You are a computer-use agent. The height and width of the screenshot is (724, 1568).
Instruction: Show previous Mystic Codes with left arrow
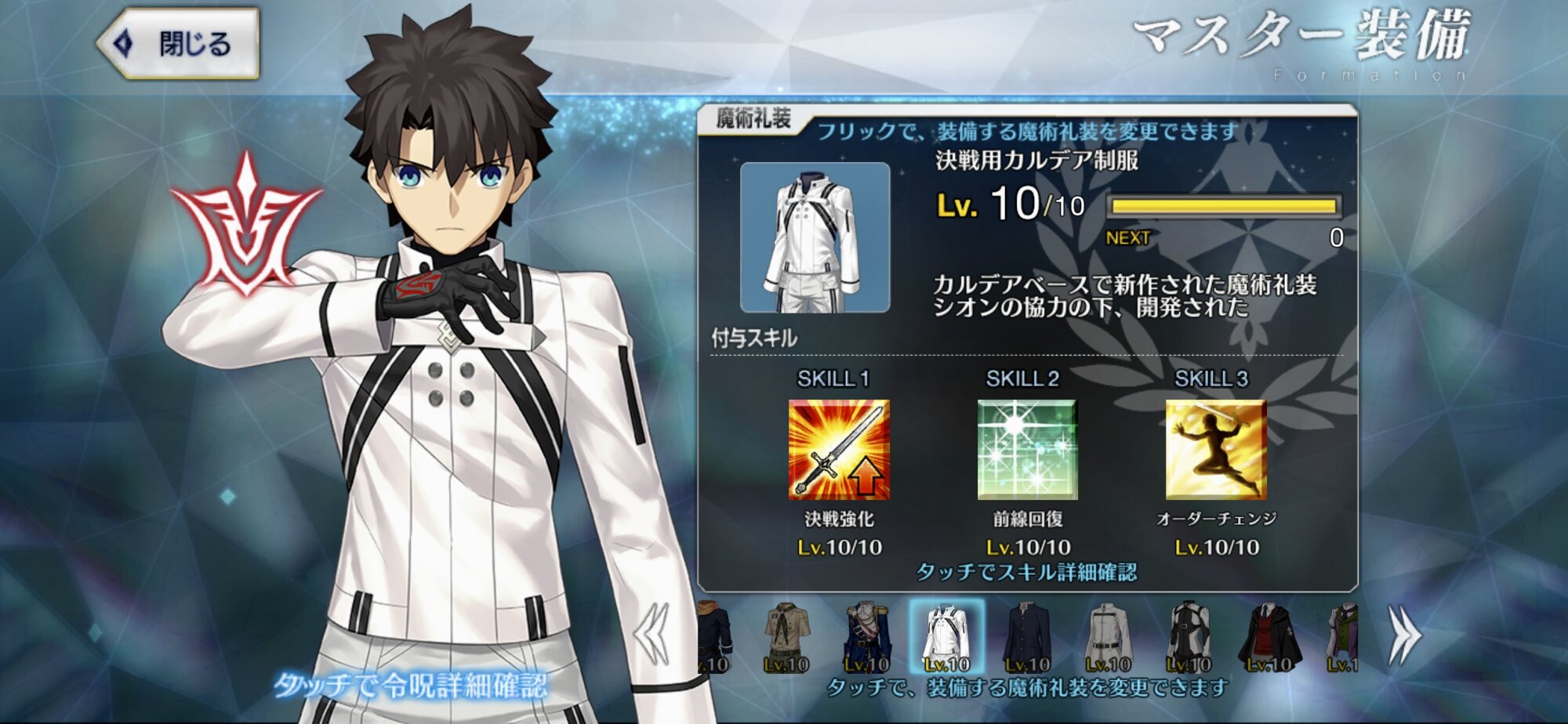point(653,635)
